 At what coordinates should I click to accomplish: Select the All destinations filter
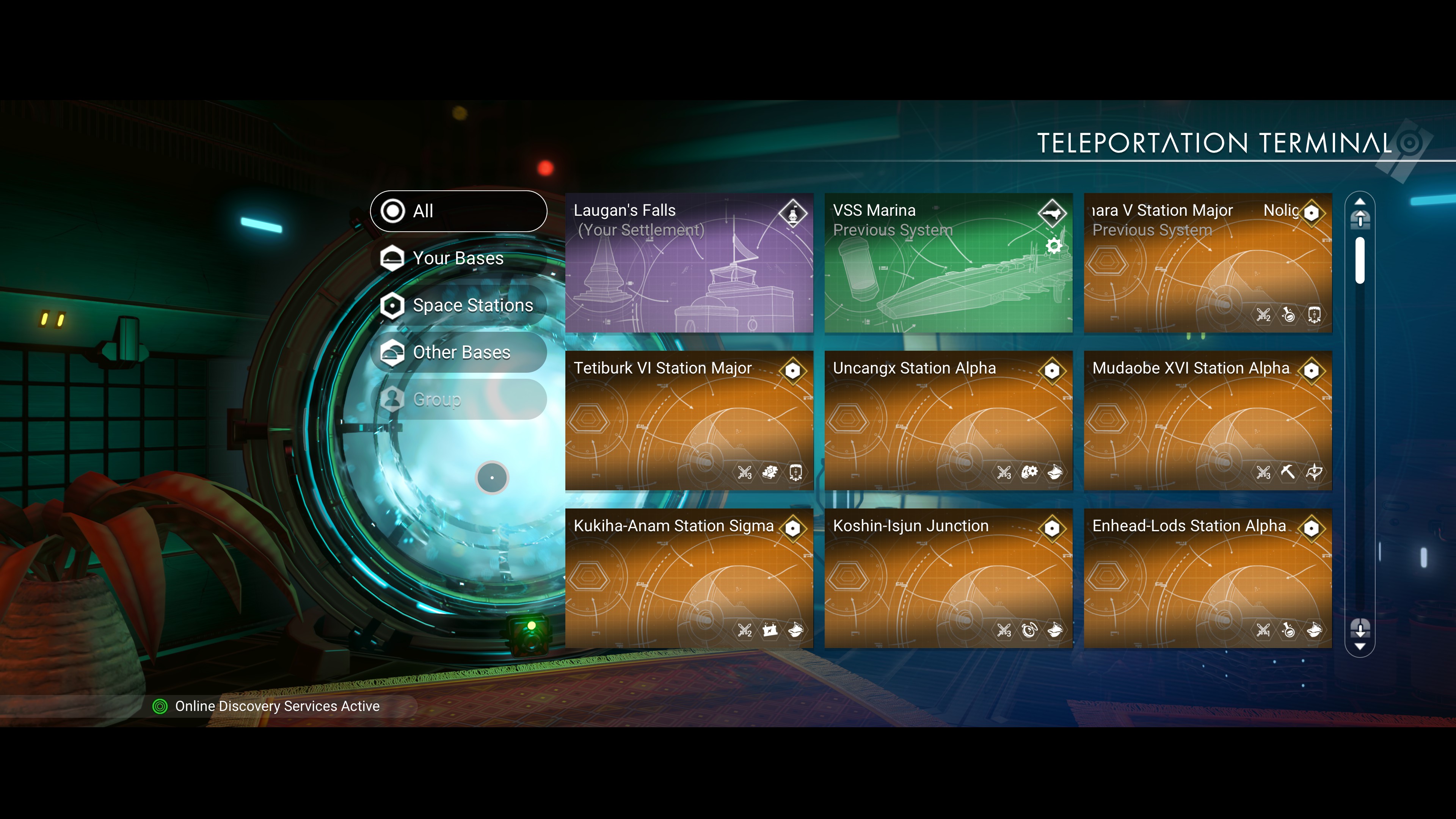click(x=458, y=211)
